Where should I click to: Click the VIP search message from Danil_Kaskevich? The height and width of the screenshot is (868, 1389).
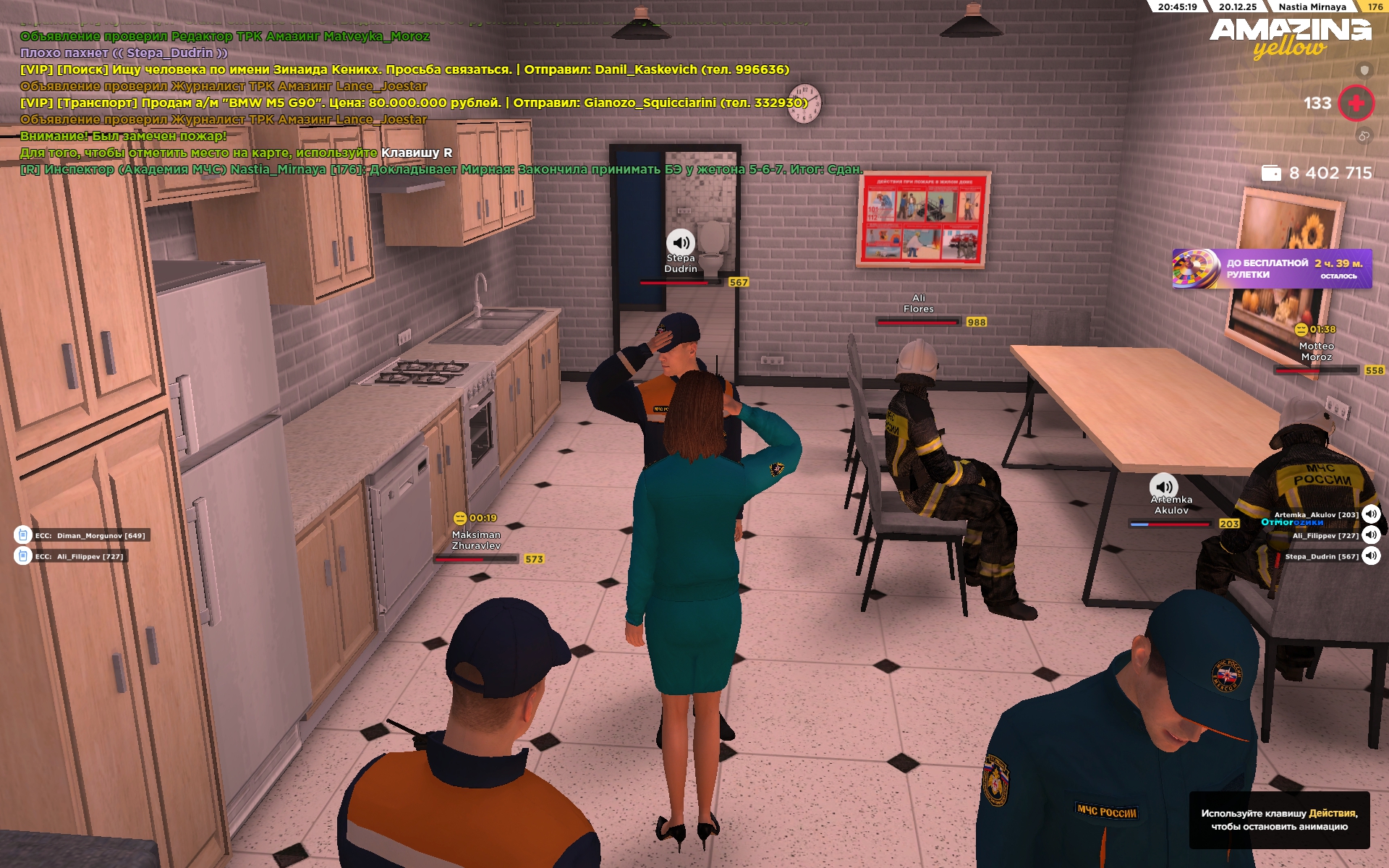pos(404,69)
